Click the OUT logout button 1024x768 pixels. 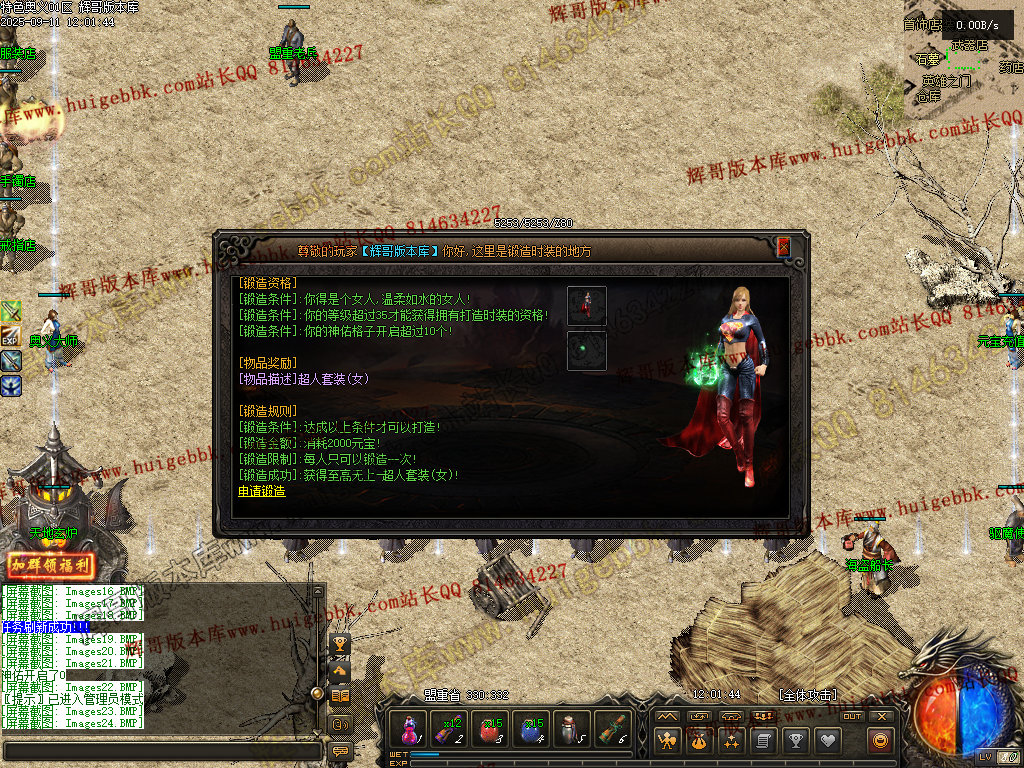pos(852,716)
